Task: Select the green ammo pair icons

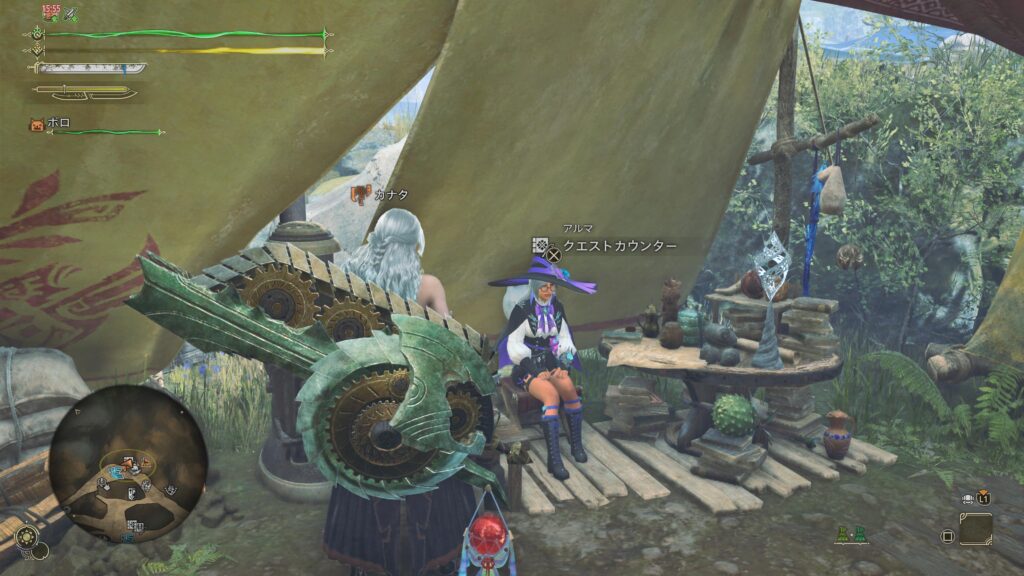Action: coord(852,536)
